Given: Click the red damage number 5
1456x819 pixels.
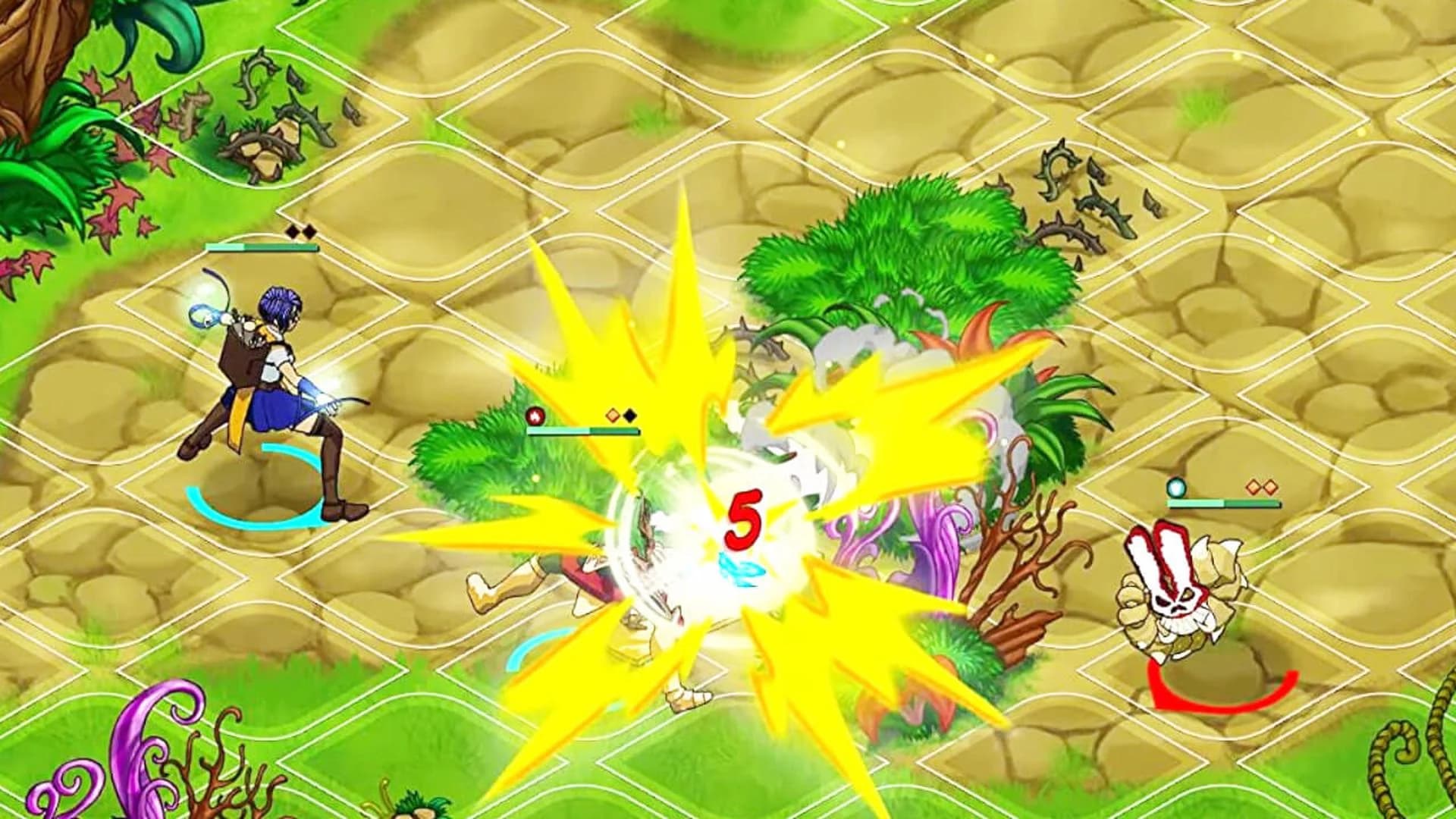Looking at the screenshot, I should tap(745, 519).
